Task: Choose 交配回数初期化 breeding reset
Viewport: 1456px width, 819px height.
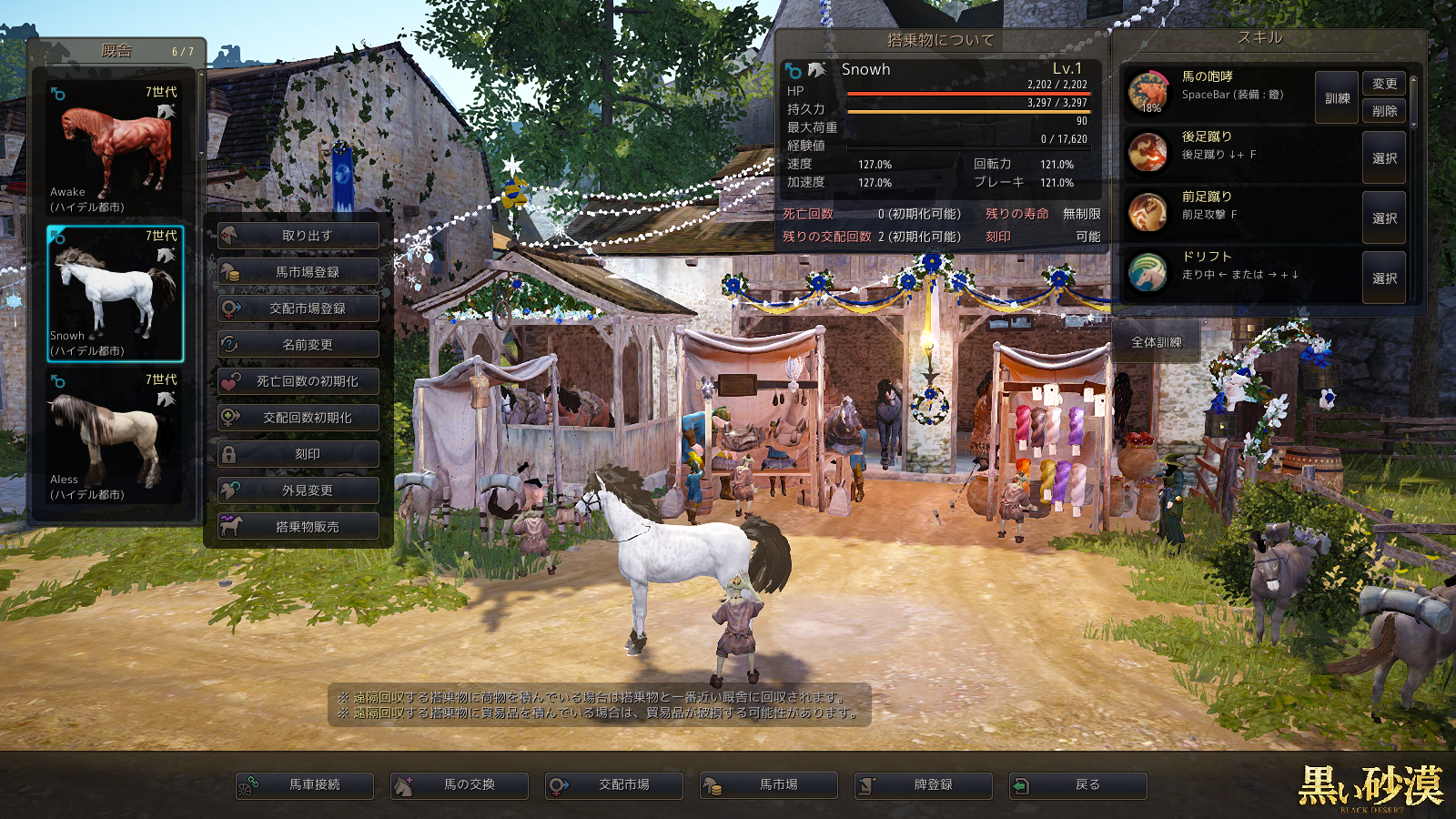Action: (298, 418)
